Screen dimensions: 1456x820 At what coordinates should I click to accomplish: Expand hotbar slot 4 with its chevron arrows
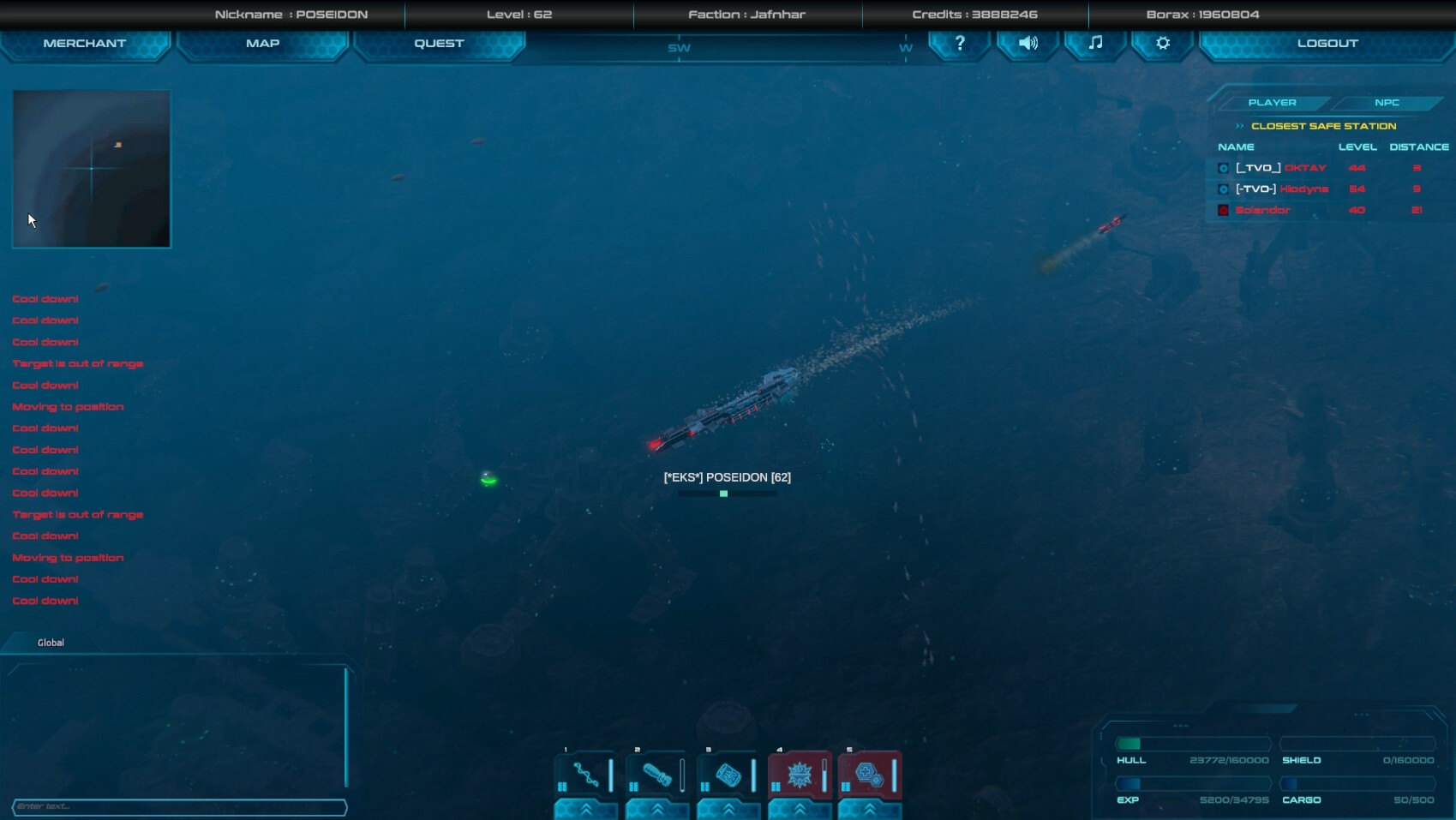coord(799,809)
